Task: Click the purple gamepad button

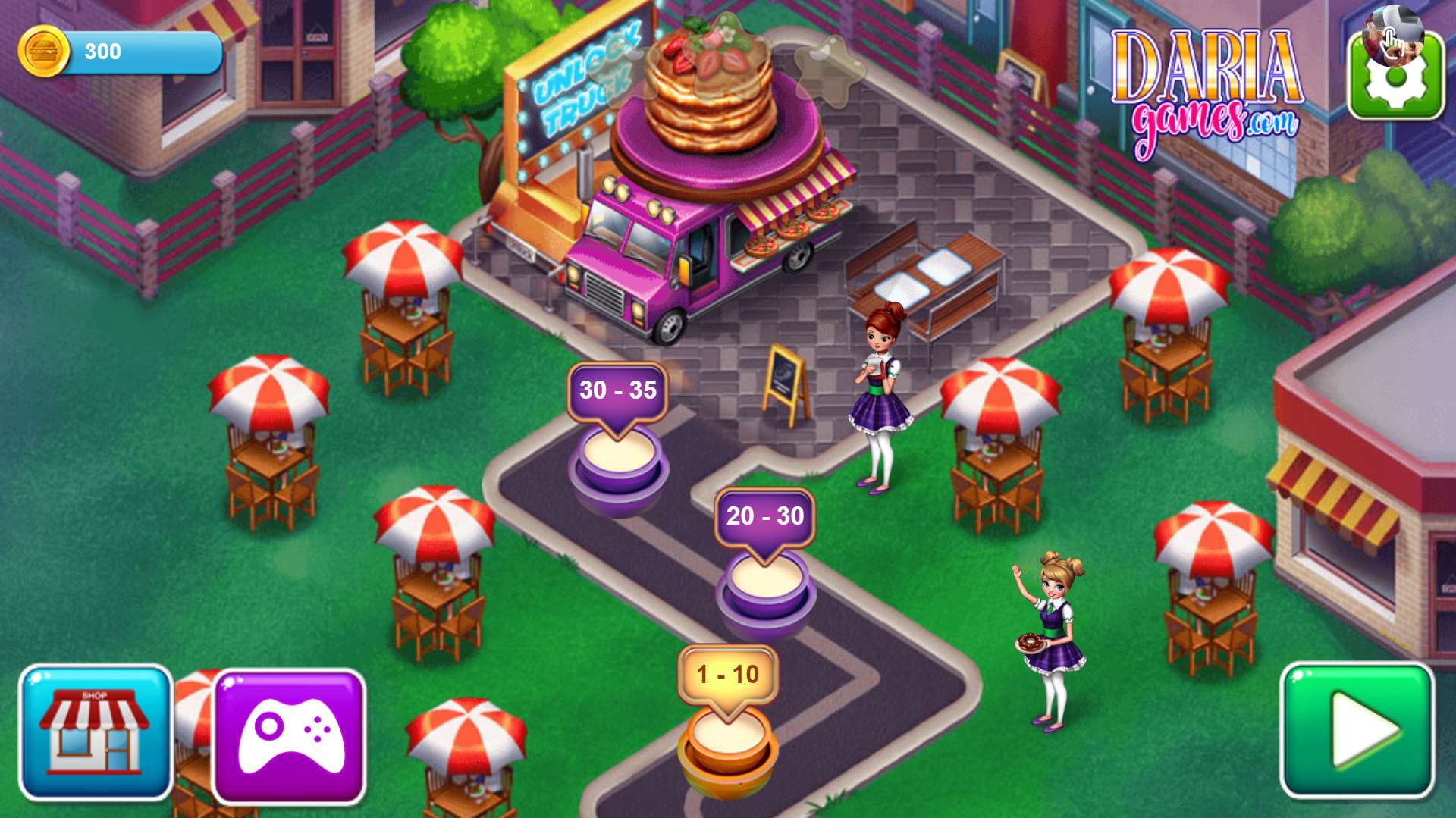Action: pyautogui.click(x=290, y=737)
